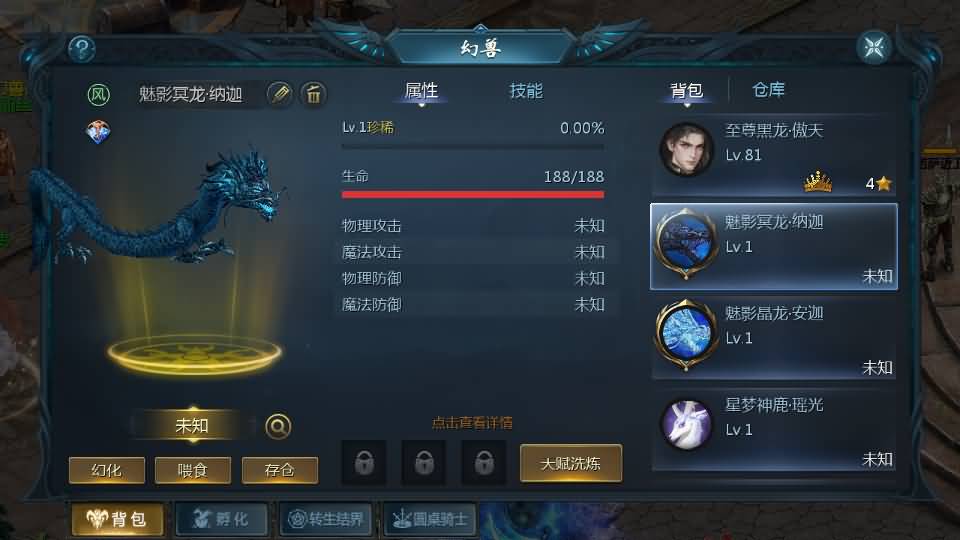Open the question mark help button
This screenshot has height=540, width=960.
click(x=81, y=48)
